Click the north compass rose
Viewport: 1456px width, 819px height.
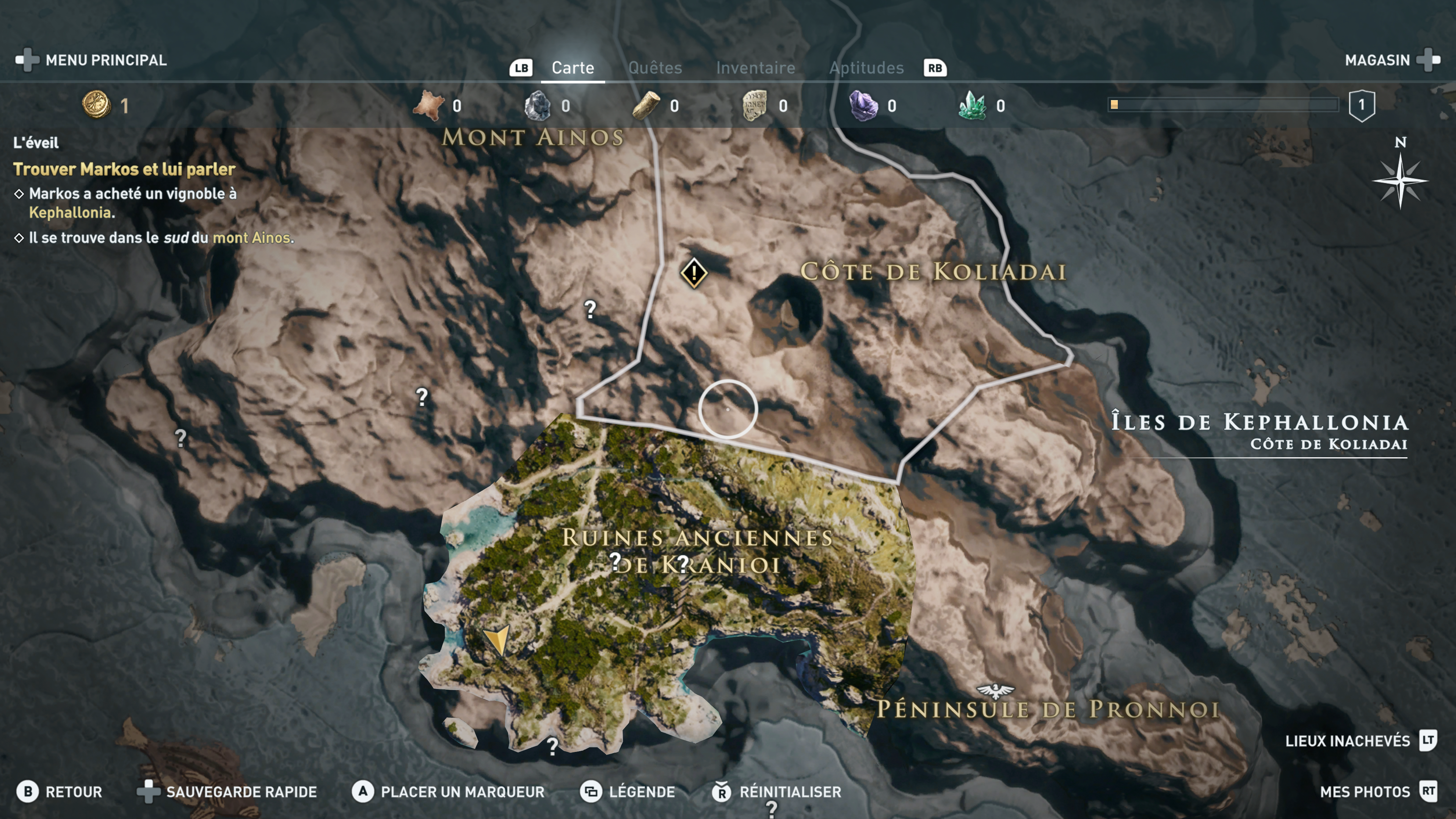click(1400, 180)
